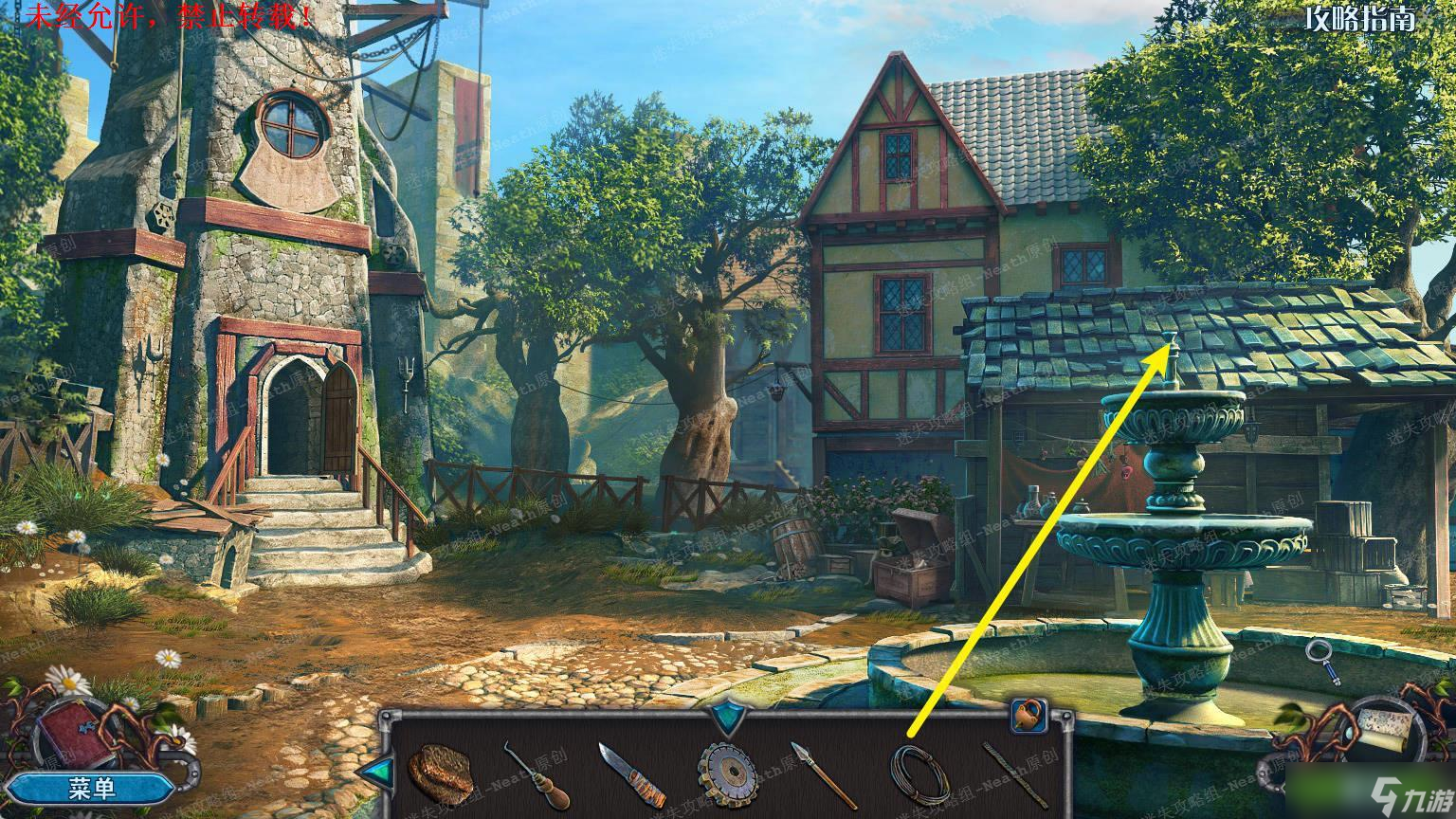Click the magnifying glass on the fountain
Screen dimensions: 1456x819
coord(1322,660)
